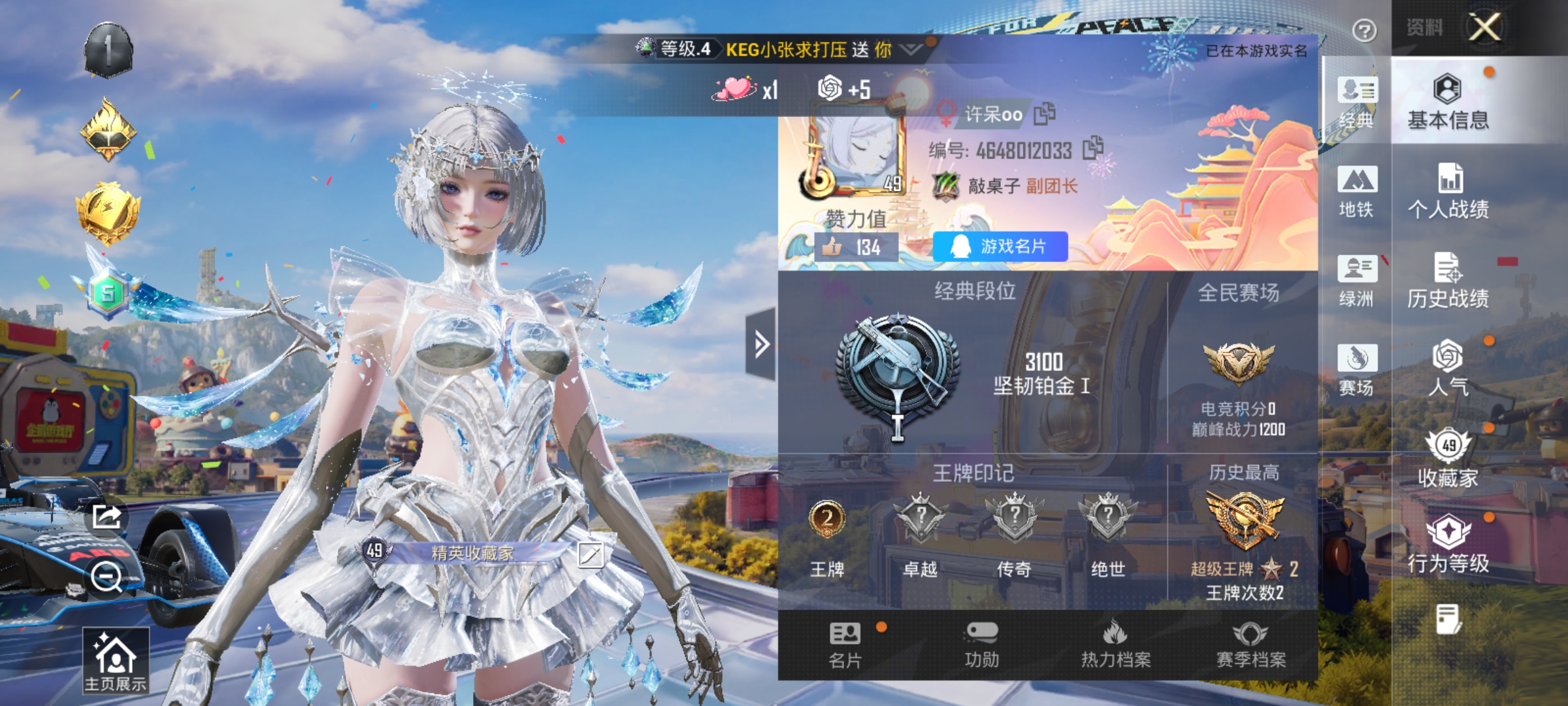1568x706 pixels.
Task: Switch to the 功勋 merit tab
Action: (981, 645)
